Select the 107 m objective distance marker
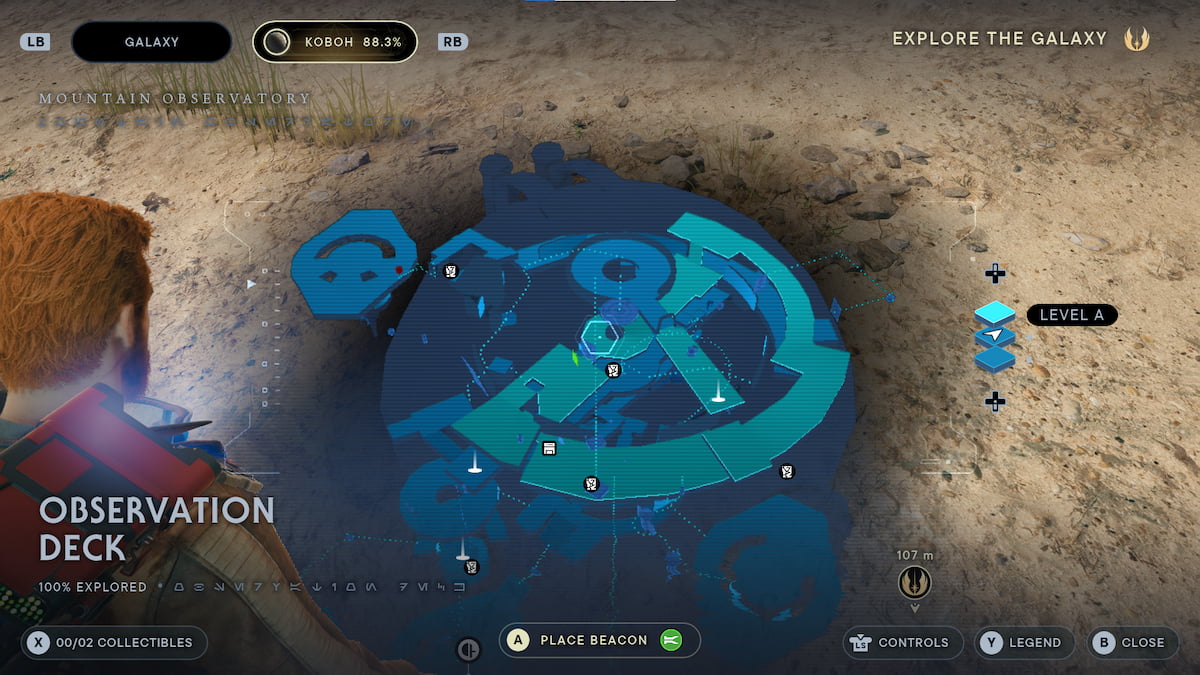The image size is (1200, 675). click(x=914, y=579)
